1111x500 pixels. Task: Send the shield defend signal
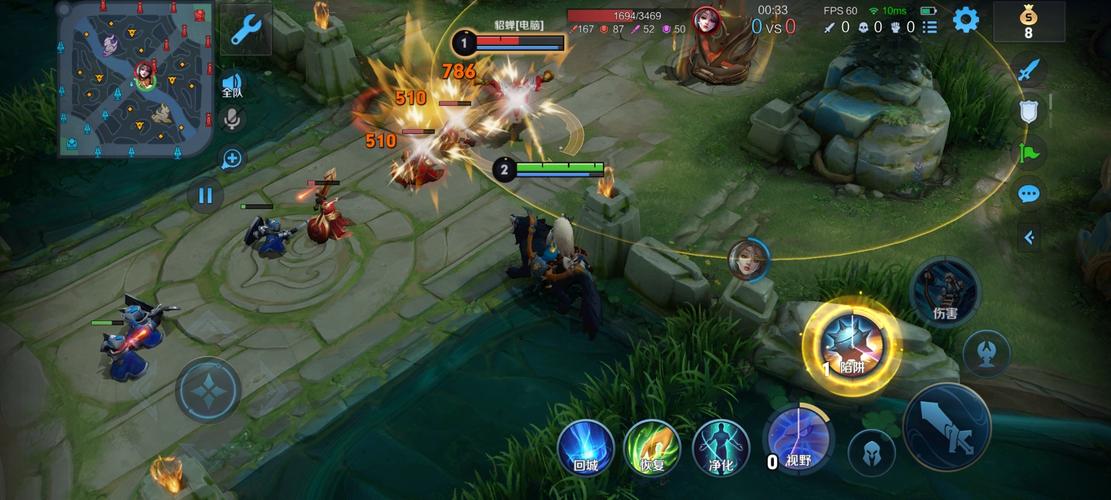point(1029,111)
